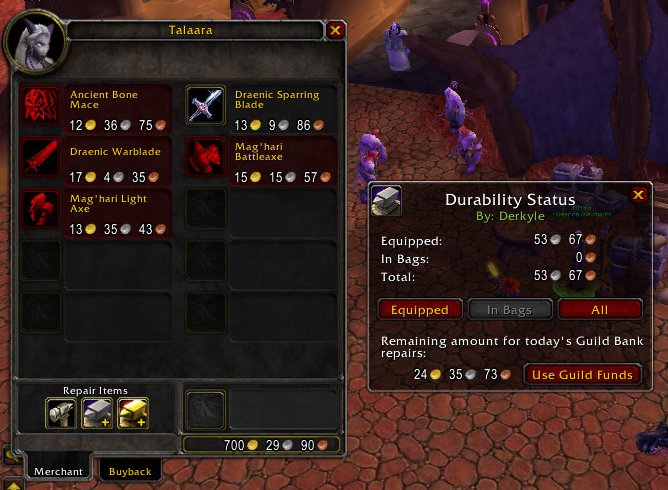Use the gold guild bank repair icon
Screen dimensions: 668x490
(x=132, y=412)
